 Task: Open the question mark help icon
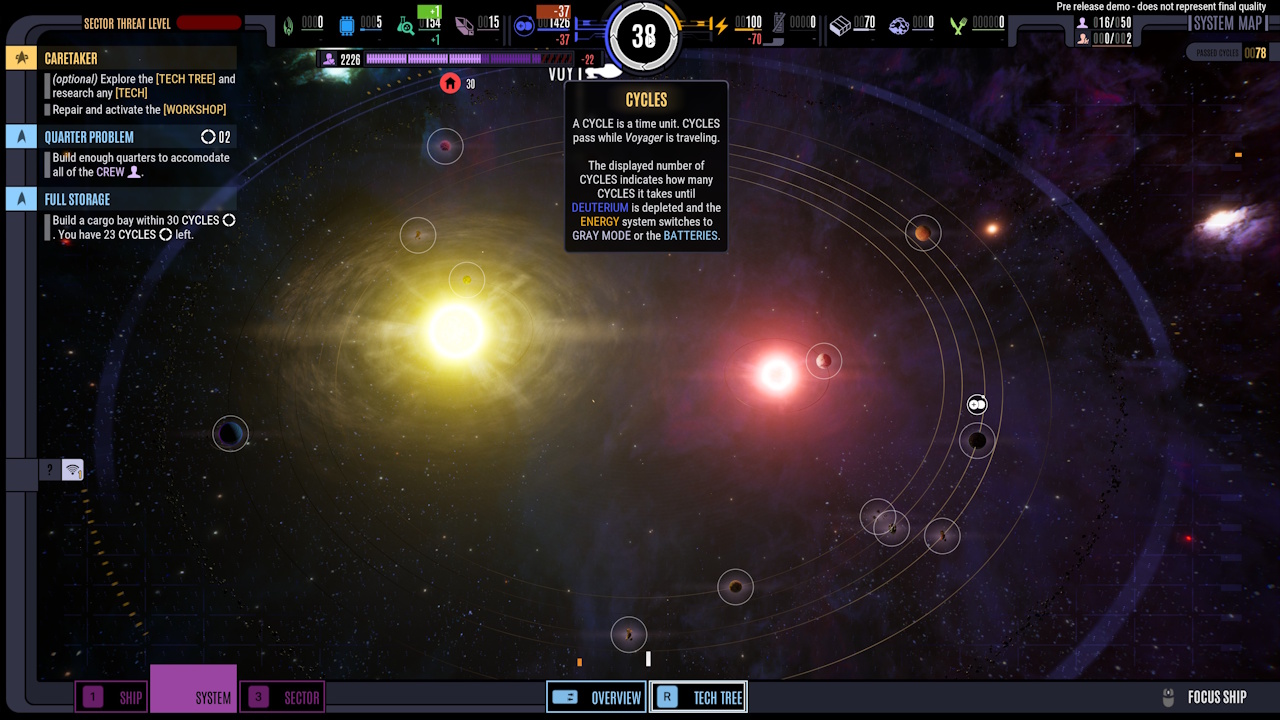tap(49, 469)
